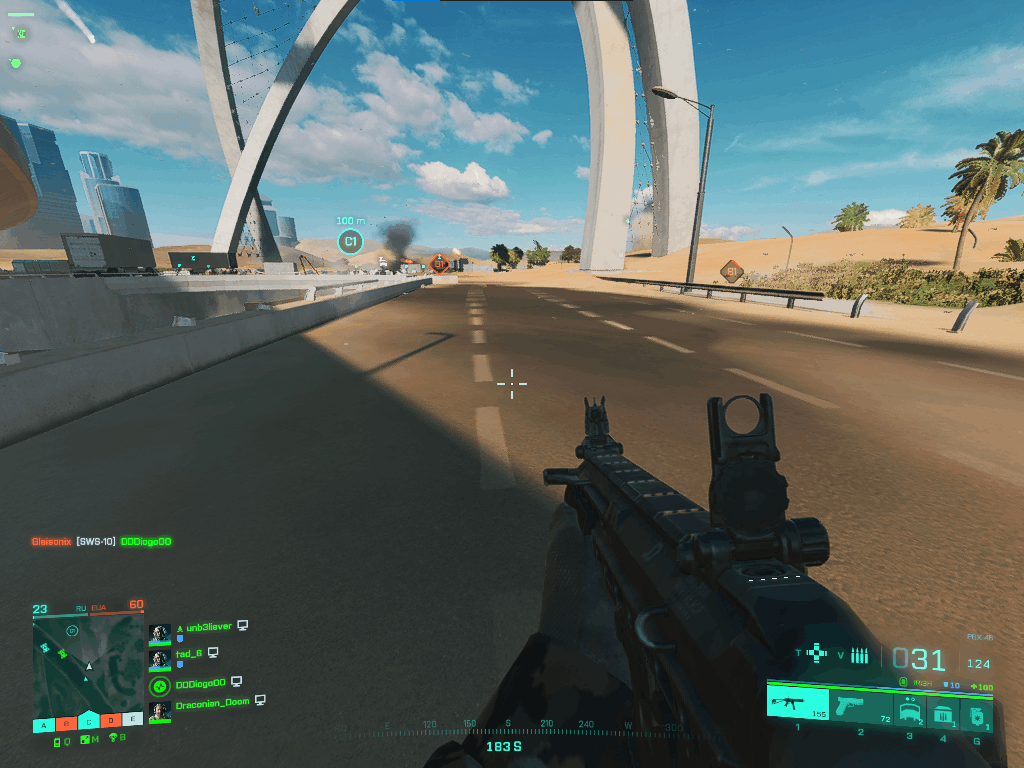Viewport: 1024px width, 768px height.
Task: Open the minimap with player arrow
Action: (88, 664)
